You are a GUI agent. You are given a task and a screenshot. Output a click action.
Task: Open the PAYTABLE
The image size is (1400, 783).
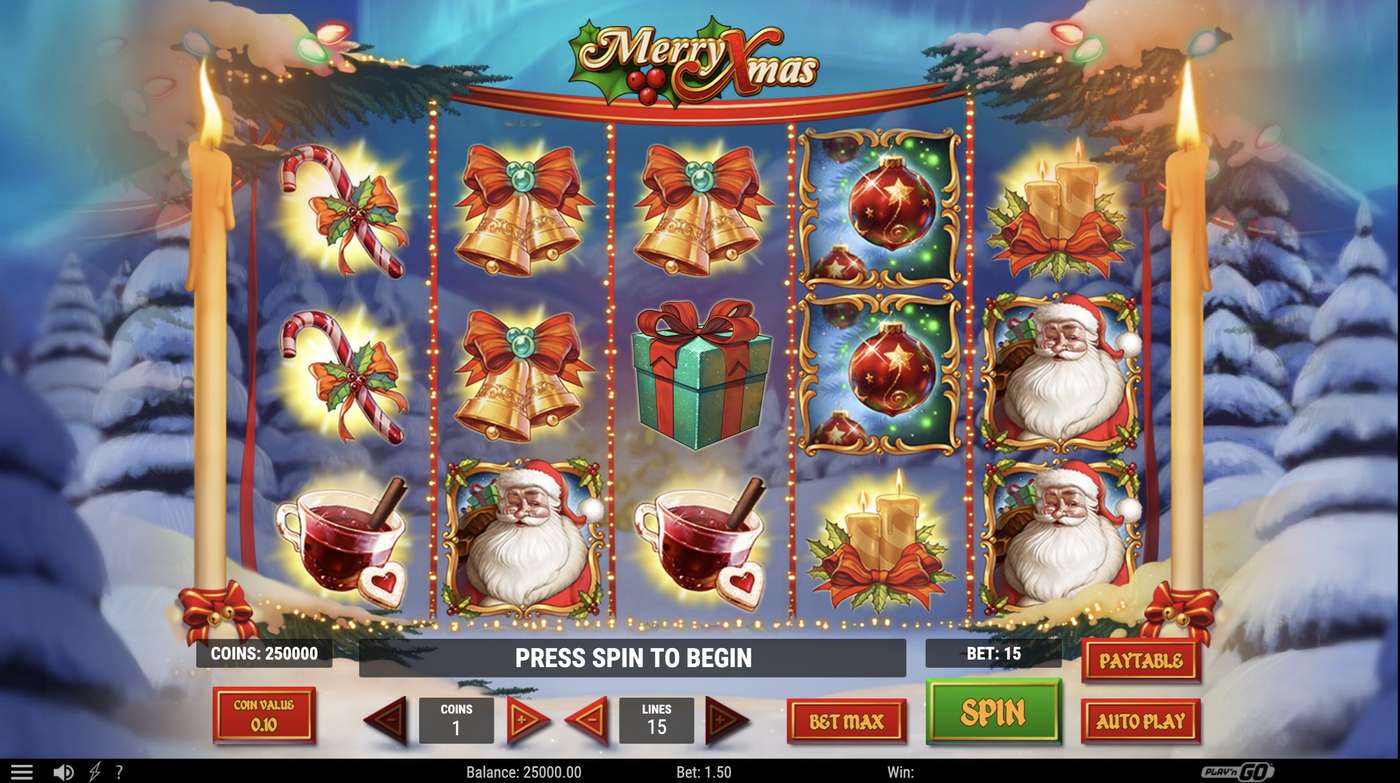[1140, 660]
